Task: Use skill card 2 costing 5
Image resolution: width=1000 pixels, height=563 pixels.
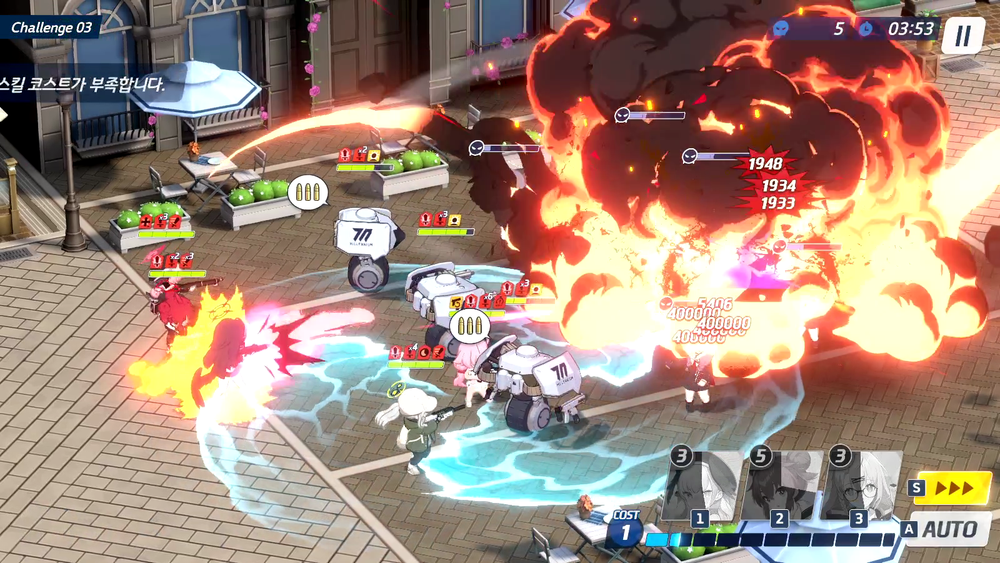Action: 782,487
